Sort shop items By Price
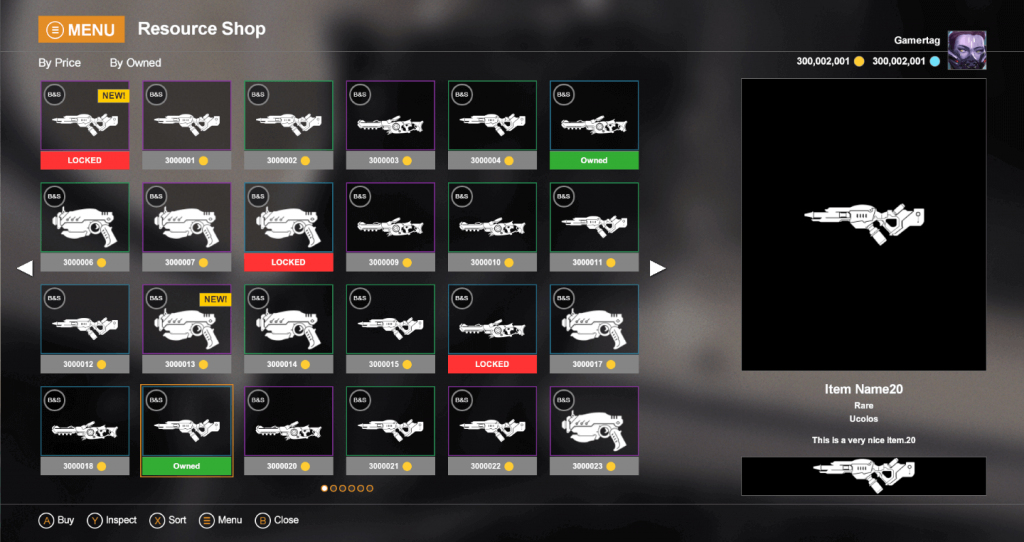 (x=60, y=63)
